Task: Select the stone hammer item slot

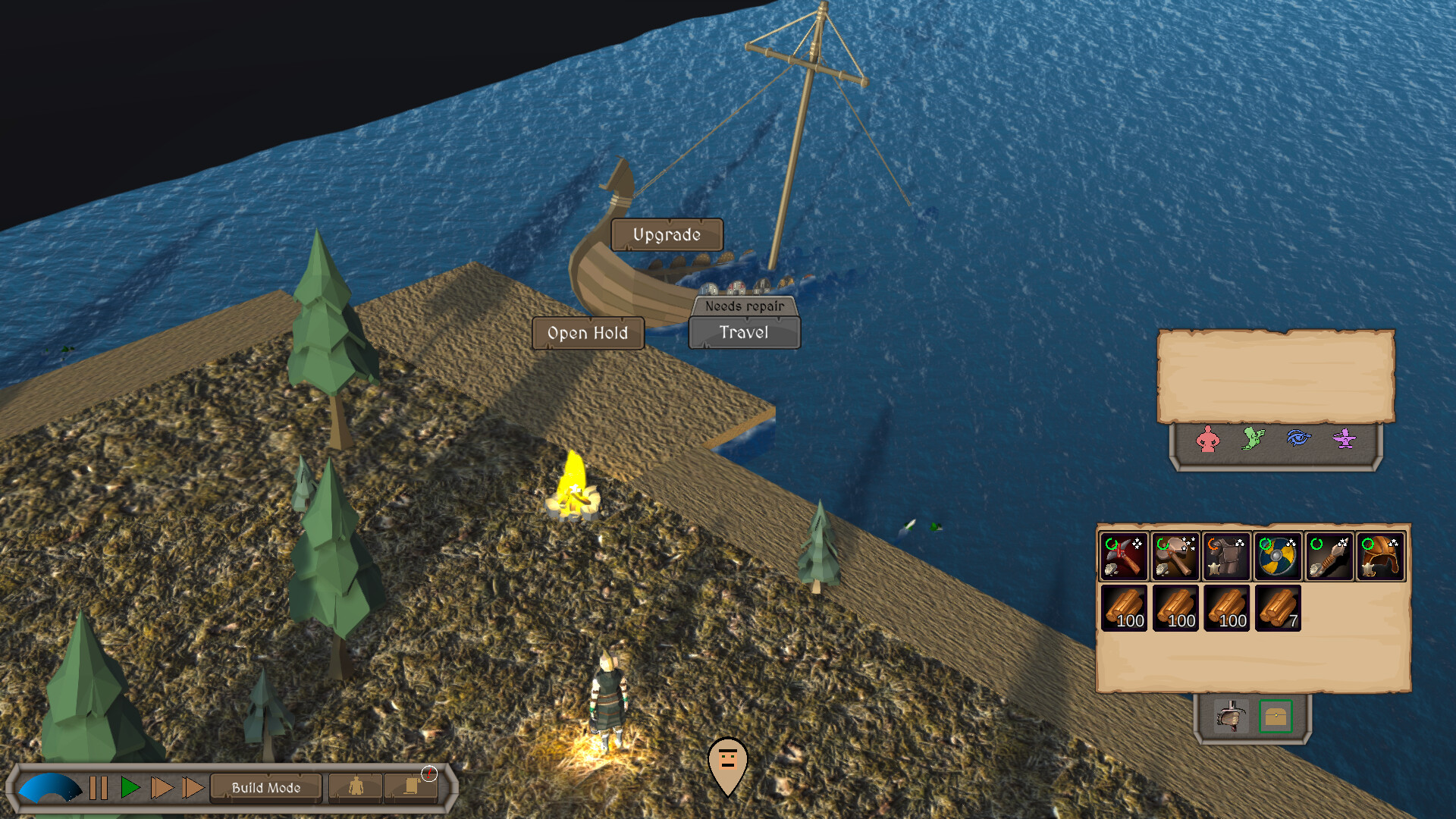Action: pyautogui.click(x=1175, y=557)
